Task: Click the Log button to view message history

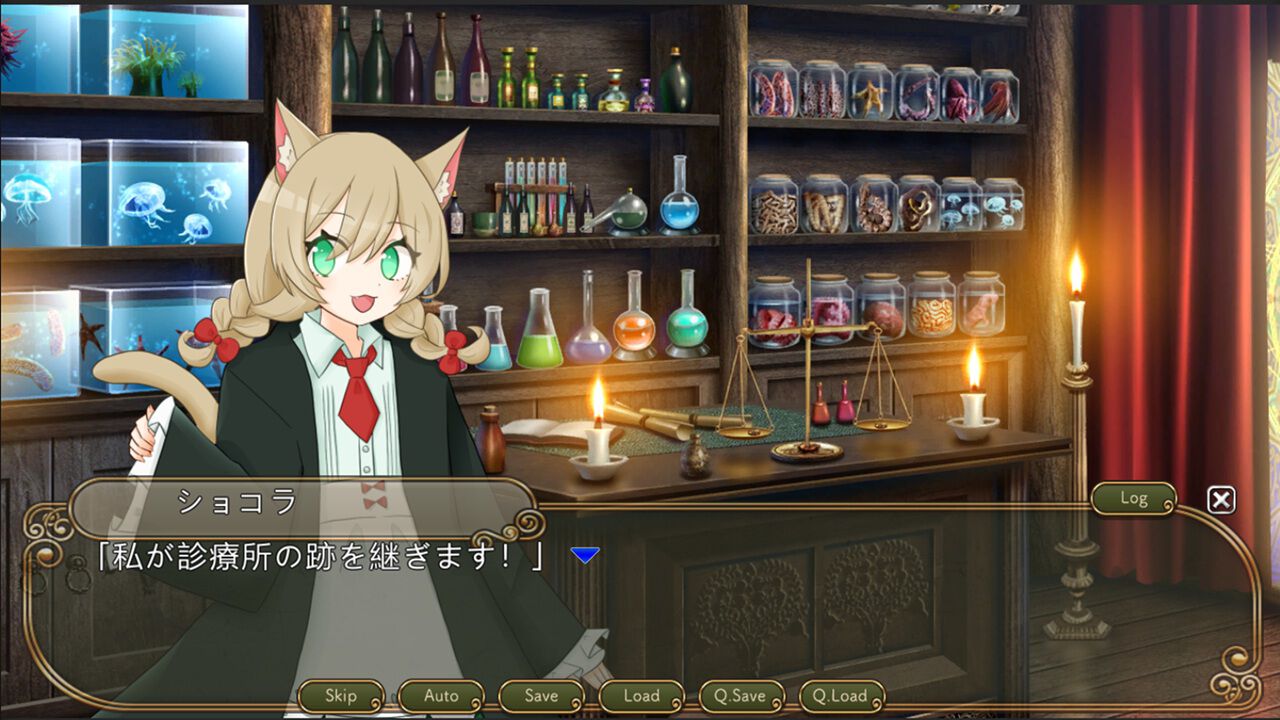Action: pyautogui.click(x=1133, y=499)
